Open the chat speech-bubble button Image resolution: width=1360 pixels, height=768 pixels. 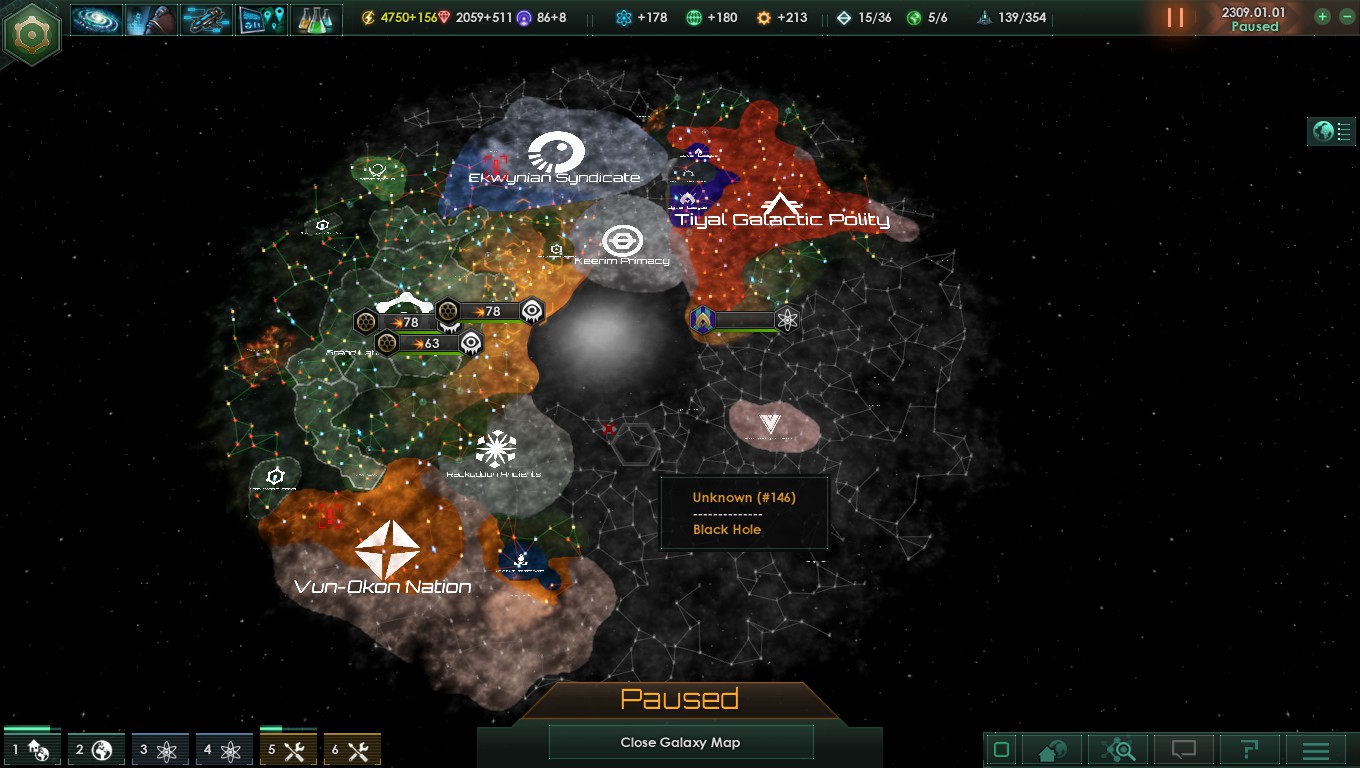coord(1184,750)
